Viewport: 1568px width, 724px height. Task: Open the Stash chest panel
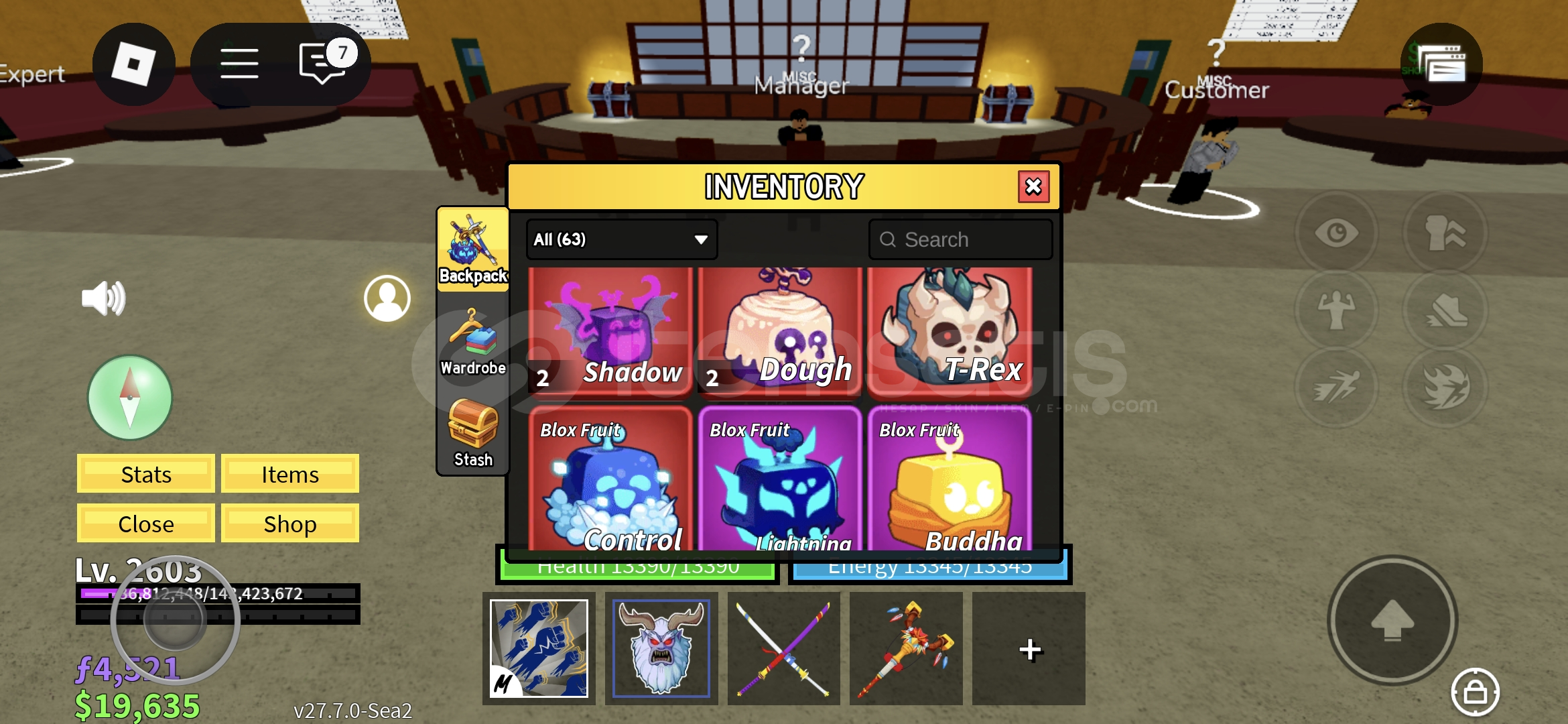[472, 436]
